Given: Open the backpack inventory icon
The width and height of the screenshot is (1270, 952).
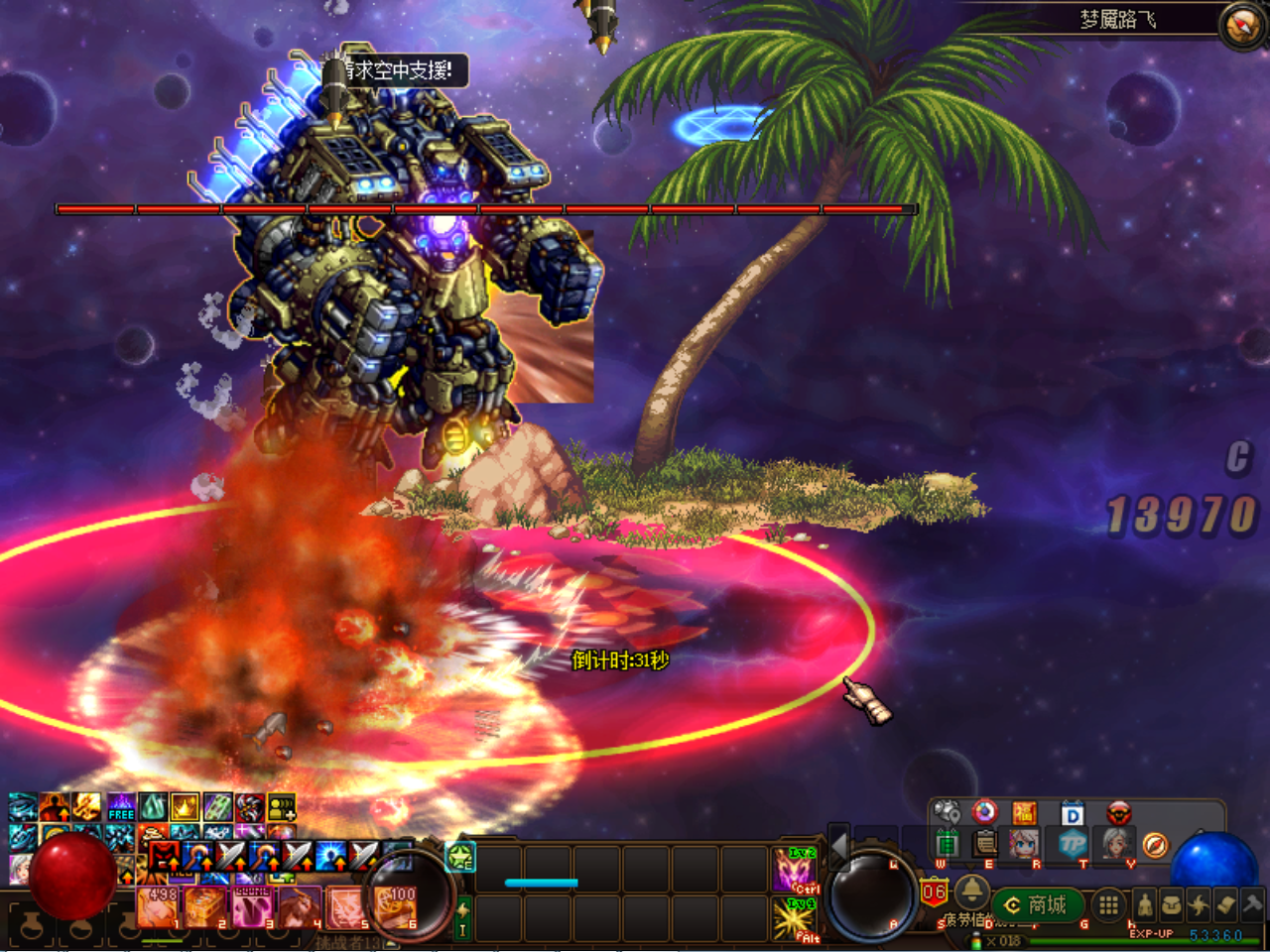Looking at the screenshot, I should coord(1172,904).
